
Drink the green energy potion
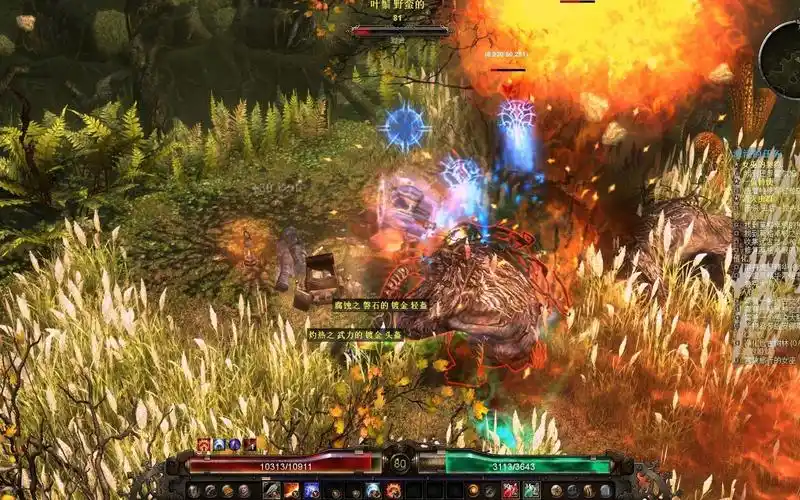tap(531, 490)
